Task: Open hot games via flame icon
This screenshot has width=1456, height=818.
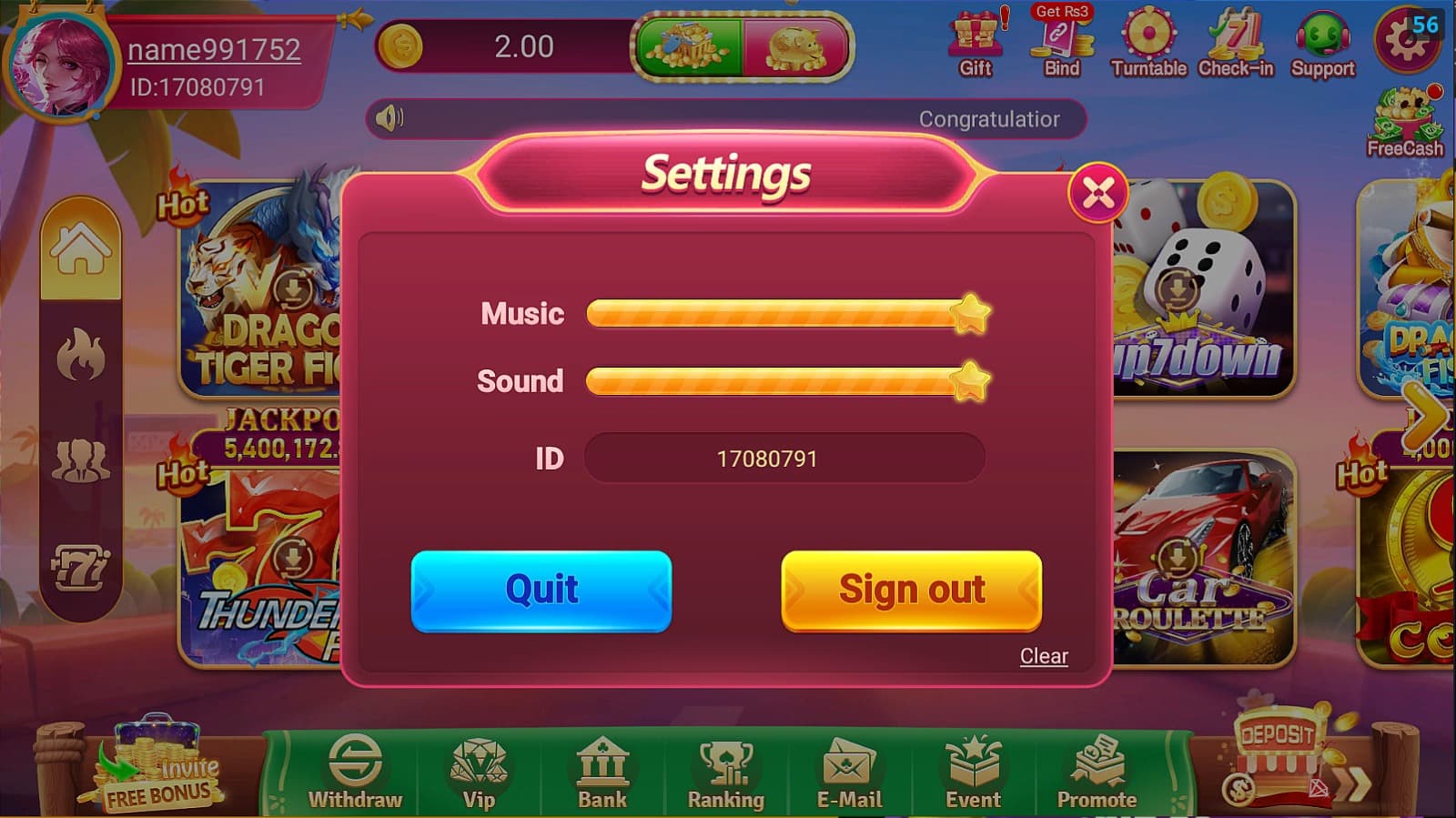Action: coord(83,355)
